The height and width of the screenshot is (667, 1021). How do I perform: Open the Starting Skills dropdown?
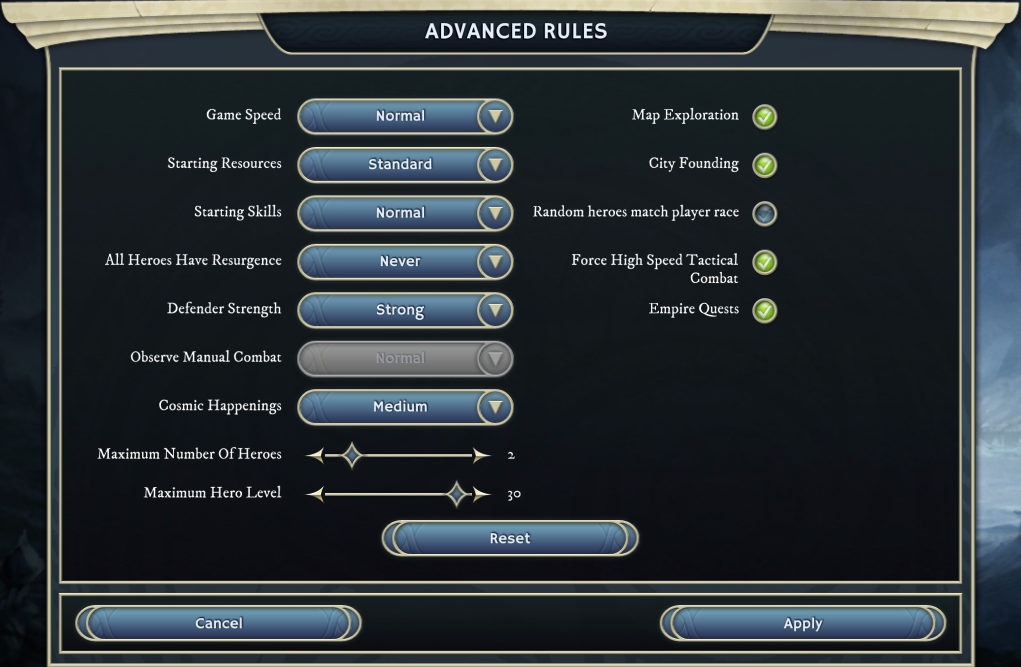[405, 213]
